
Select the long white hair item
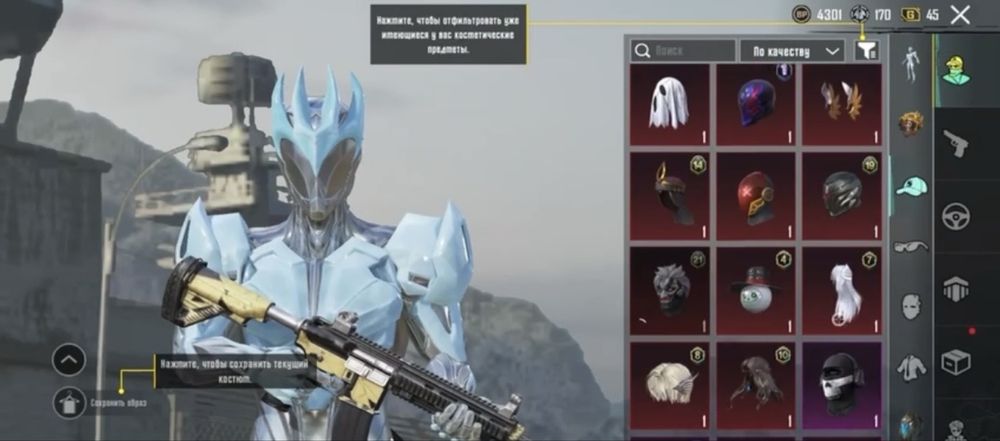(841, 290)
